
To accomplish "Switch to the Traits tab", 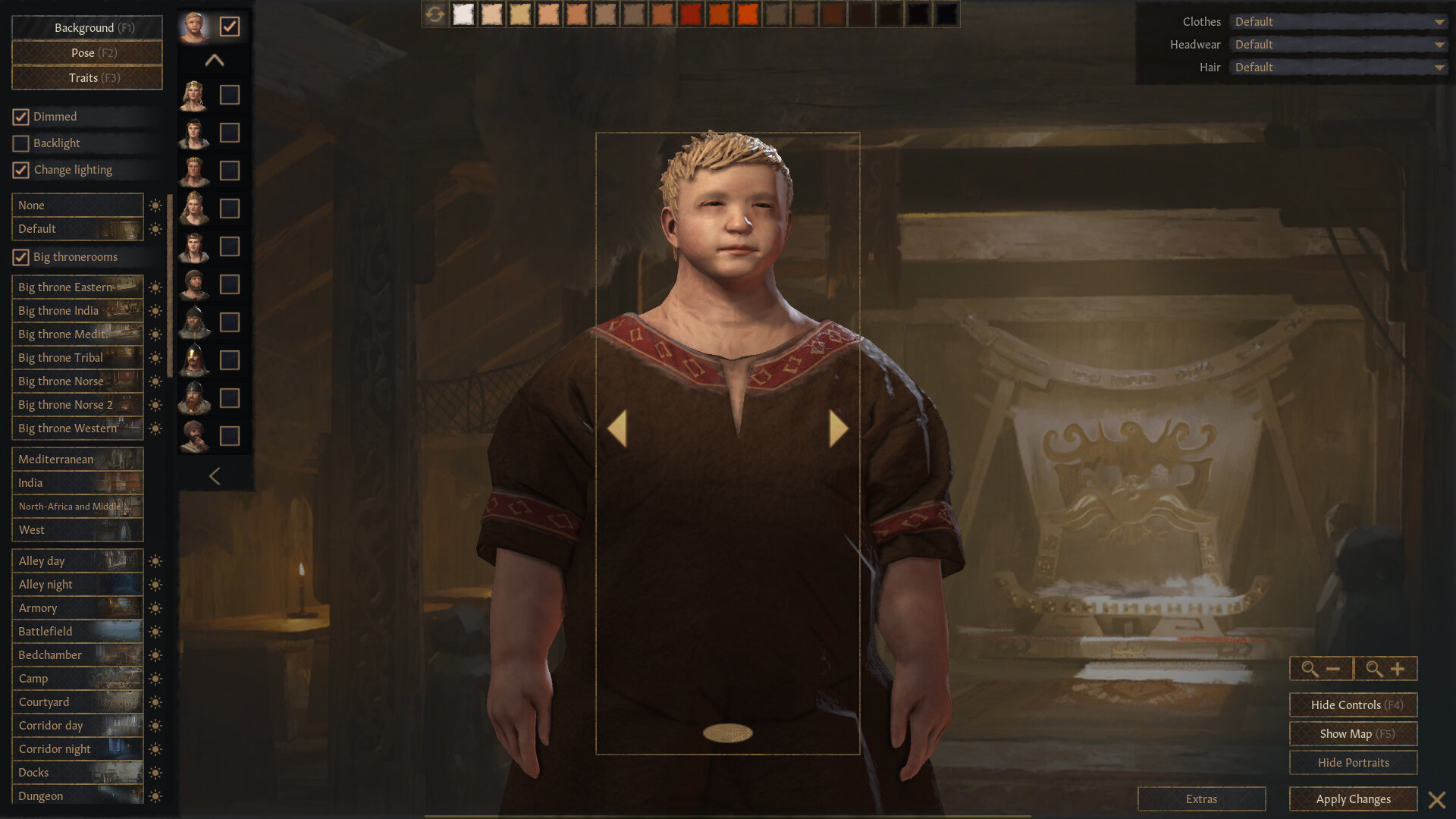I will pyautogui.click(x=86, y=77).
